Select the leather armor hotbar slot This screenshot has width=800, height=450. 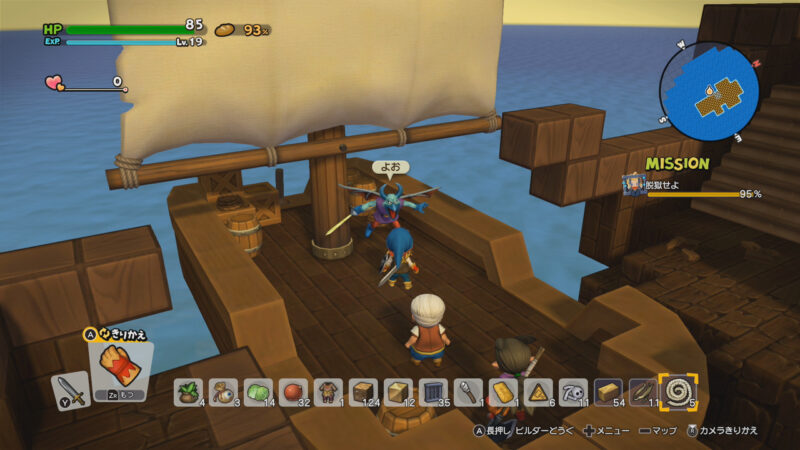coord(327,391)
